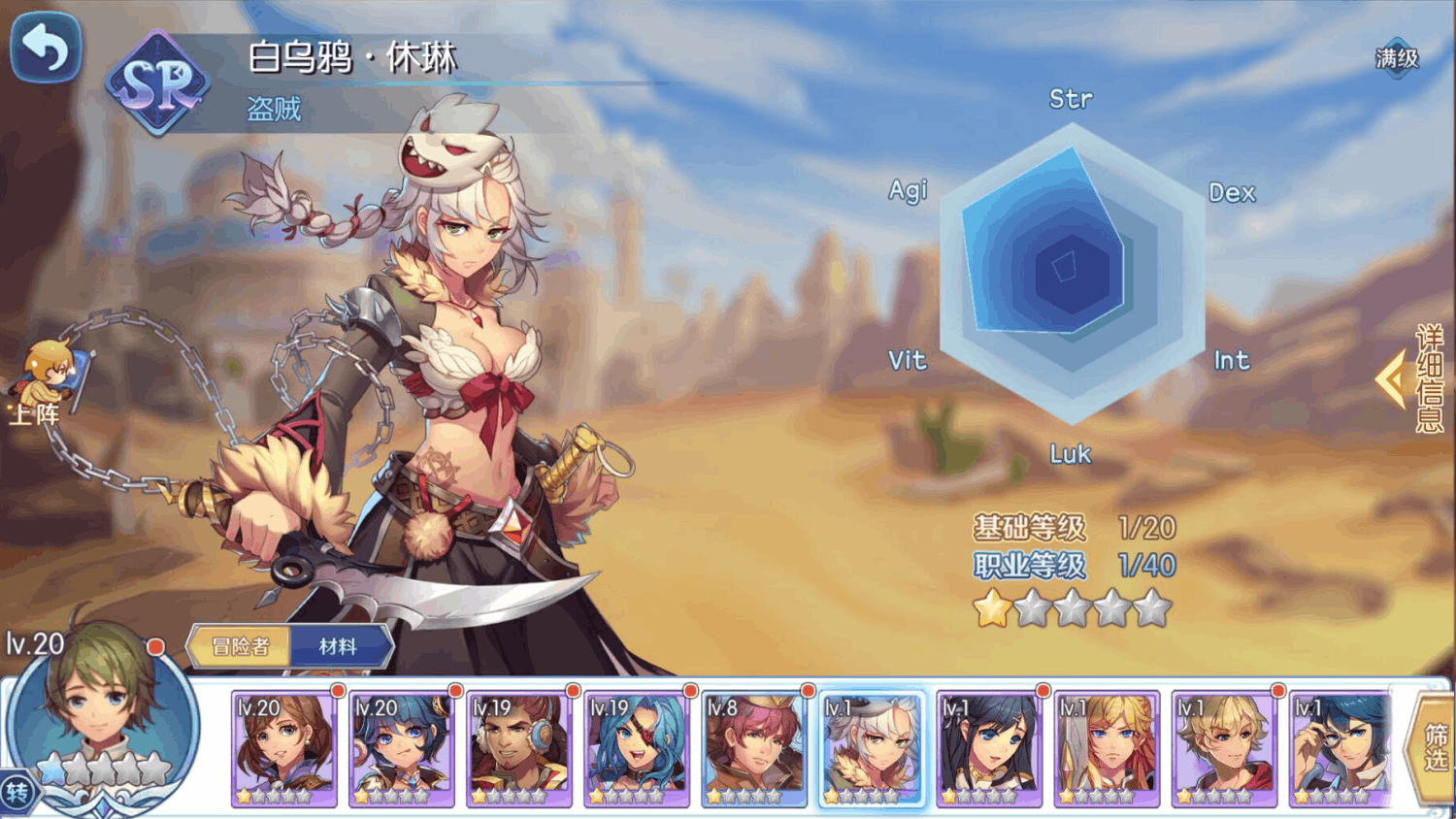The width and height of the screenshot is (1456, 819).
Task: Select the lv.19 man with headphones
Action: [x=518, y=748]
